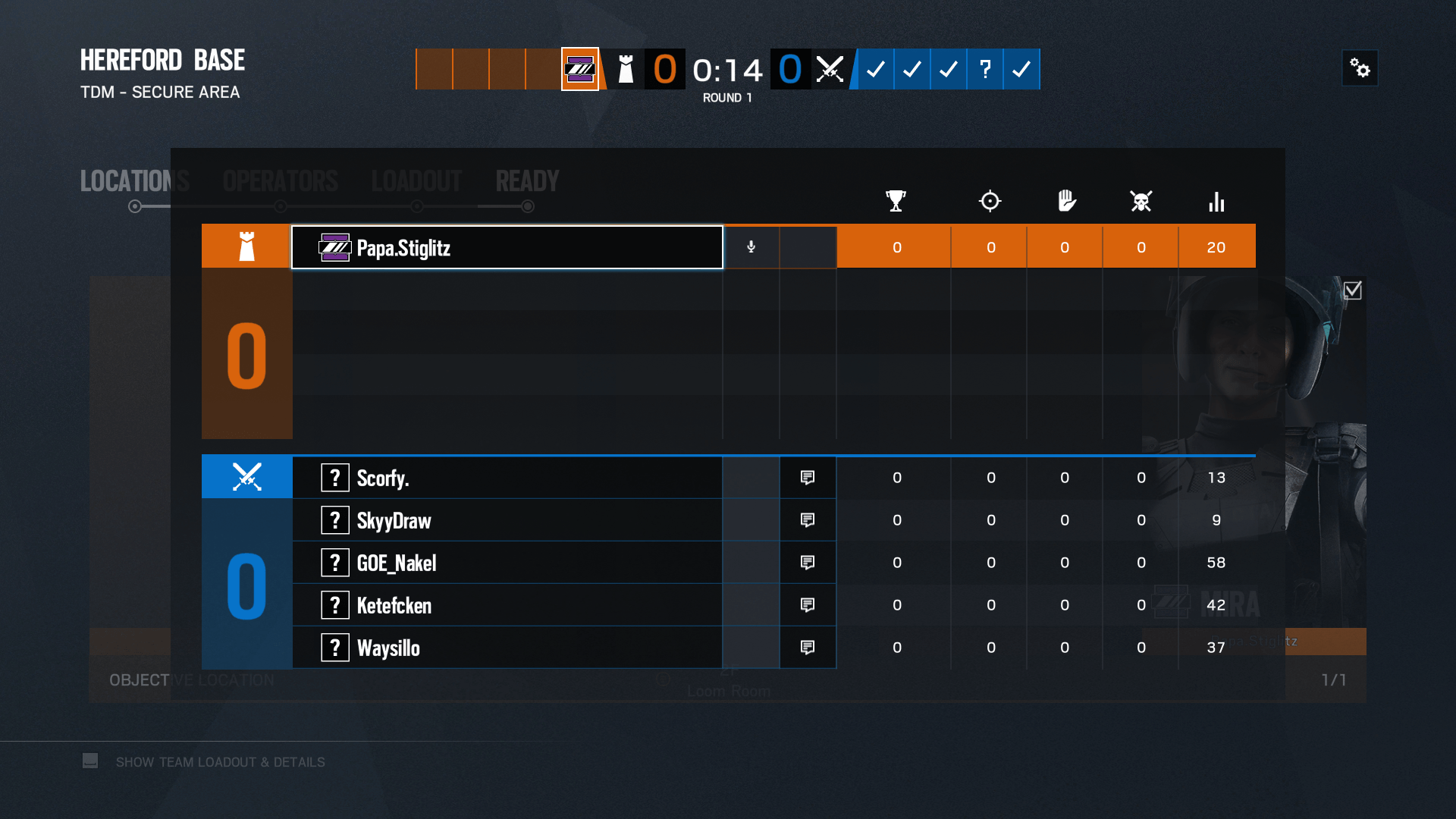1456x819 pixels.
Task: Toggle SkyyDraw's chat bubble icon
Action: [807, 519]
